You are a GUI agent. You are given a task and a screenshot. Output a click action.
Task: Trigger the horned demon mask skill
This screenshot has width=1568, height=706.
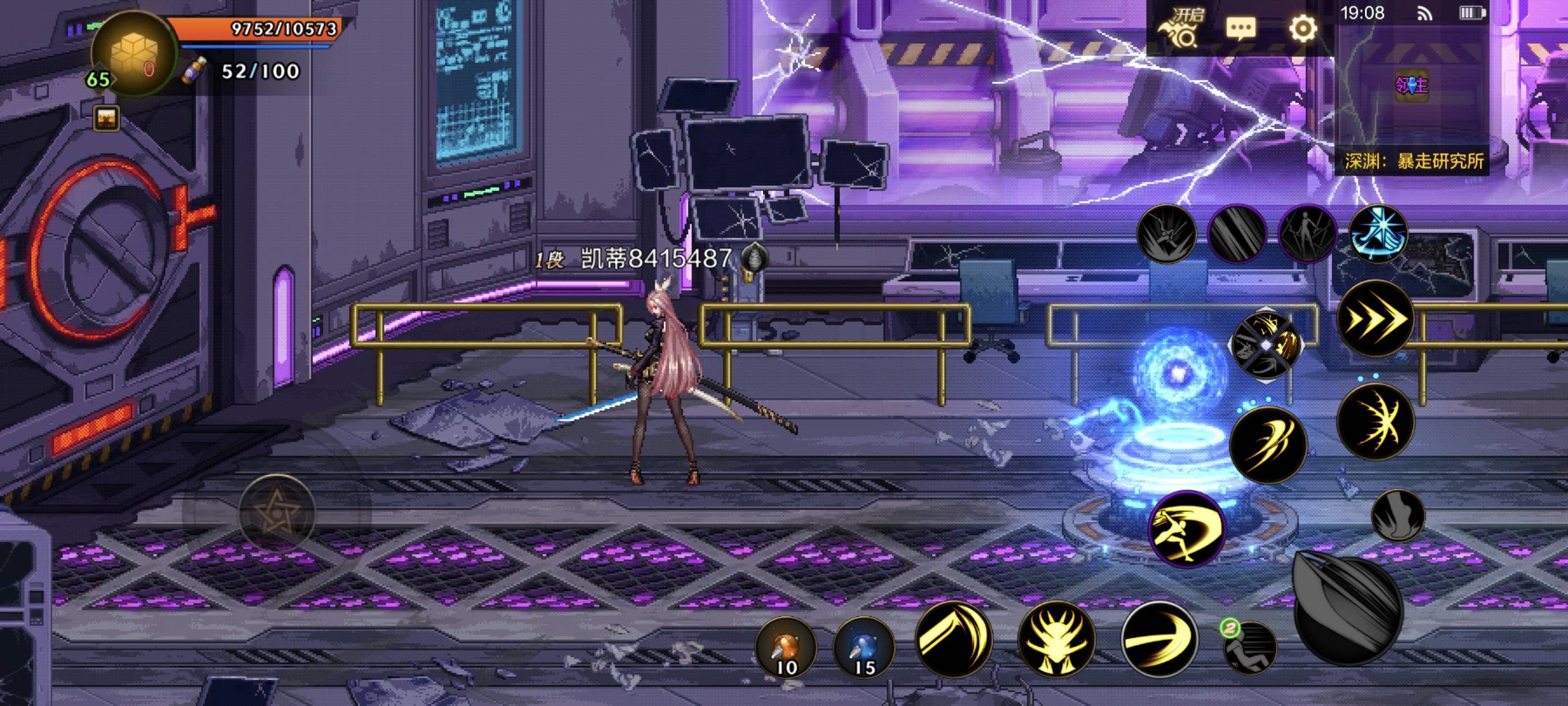tap(1056, 640)
